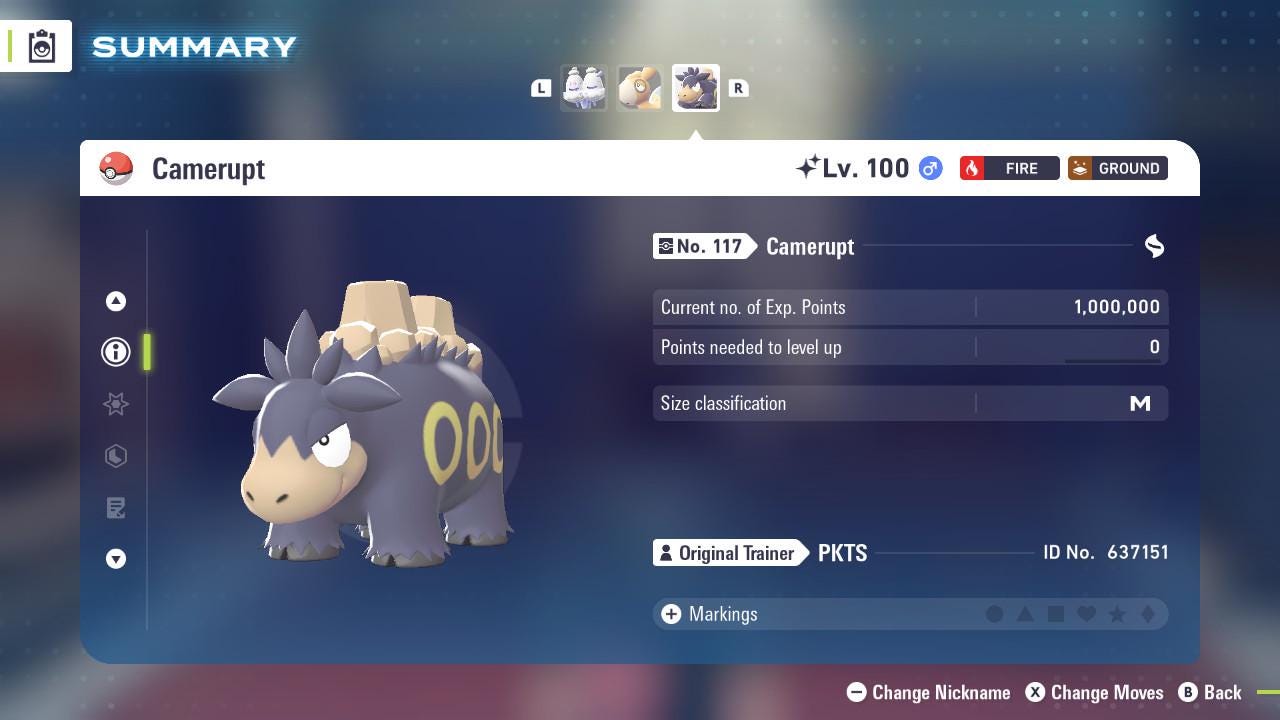Screen dimensions: 1280x720
Task: Toggle the circle marking
Action: pyautogui.click(x=995, y=614)
